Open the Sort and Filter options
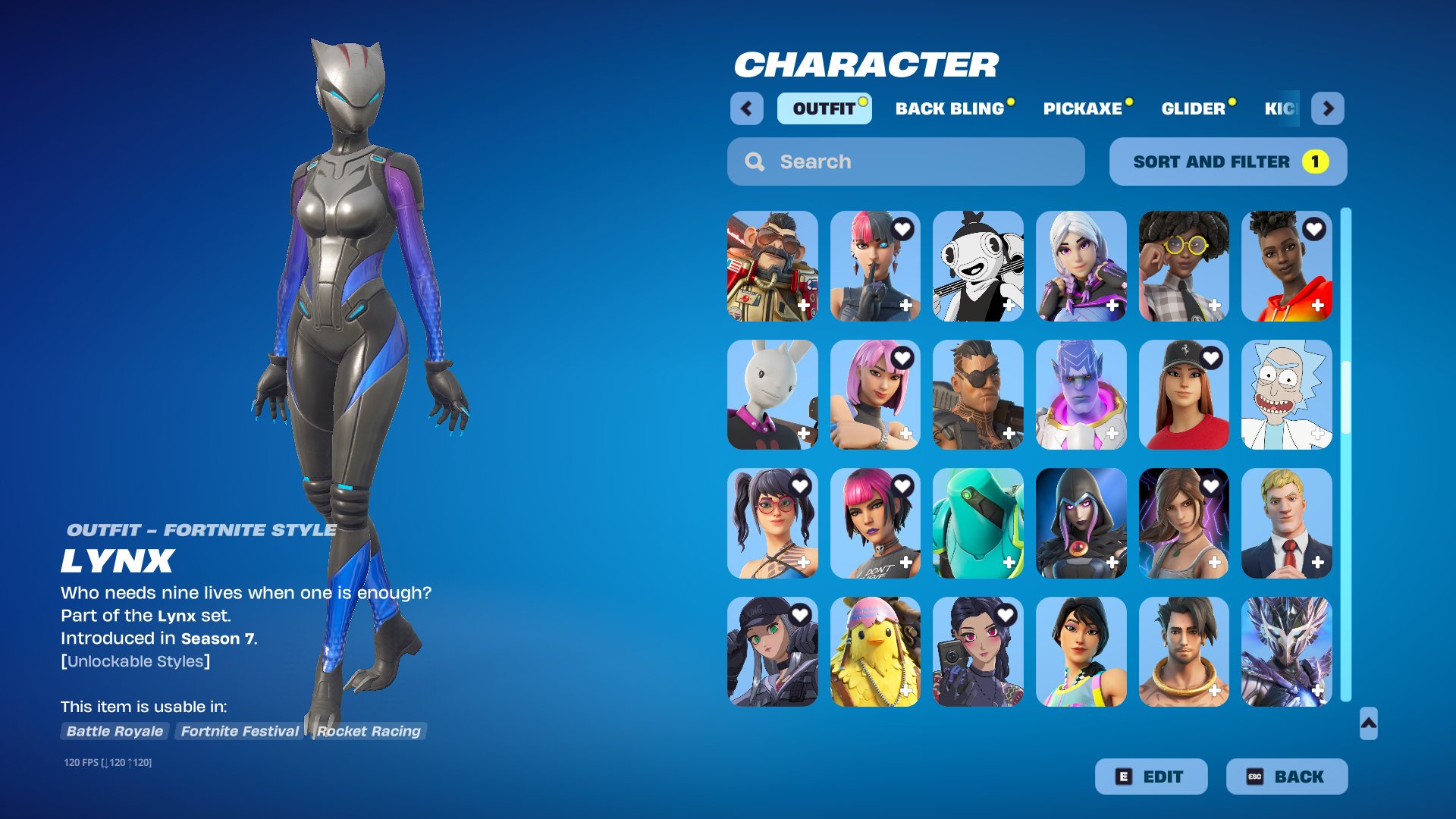 (1227, 161)
